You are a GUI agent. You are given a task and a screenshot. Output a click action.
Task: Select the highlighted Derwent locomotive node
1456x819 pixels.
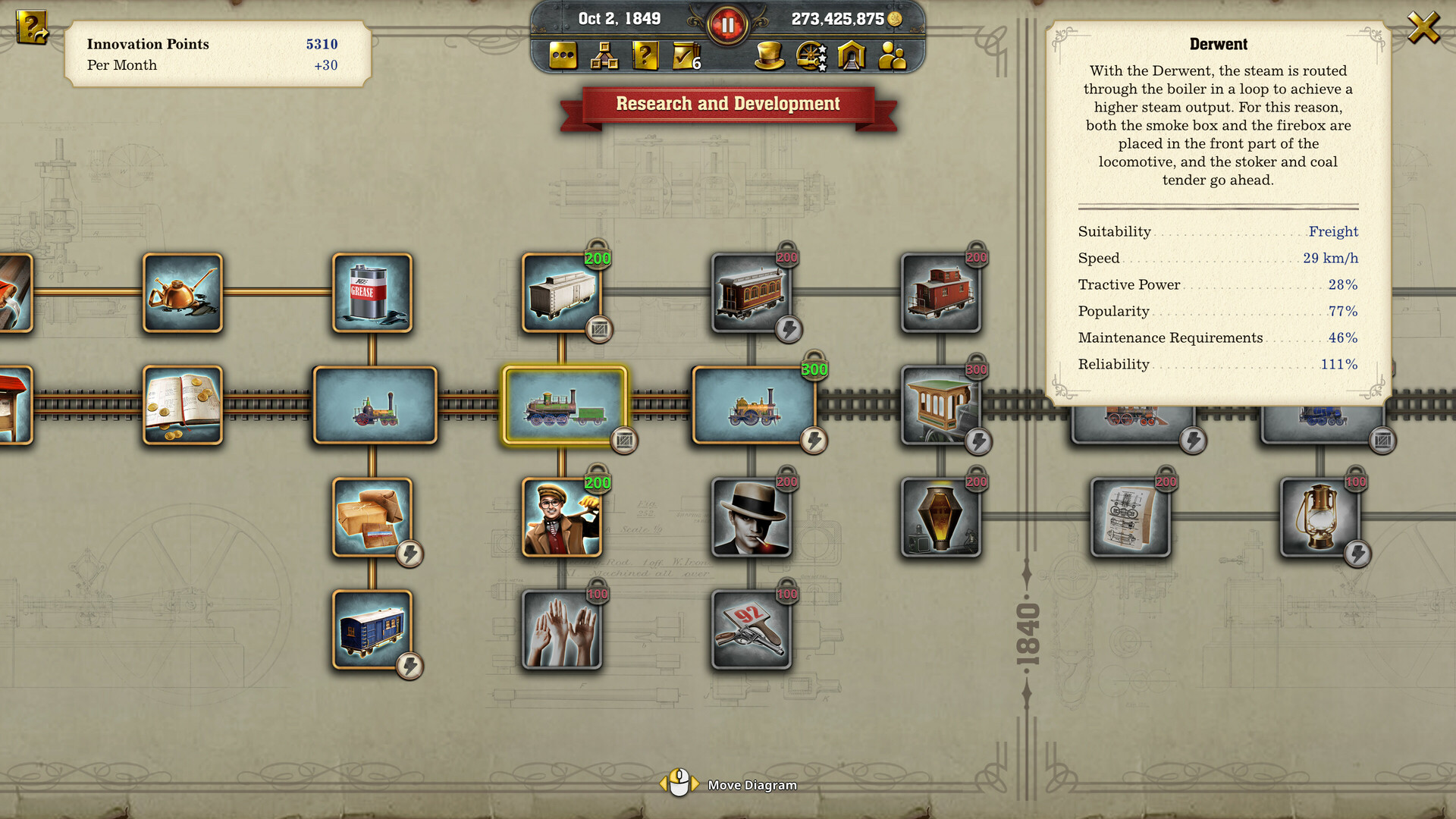[561, 404]
